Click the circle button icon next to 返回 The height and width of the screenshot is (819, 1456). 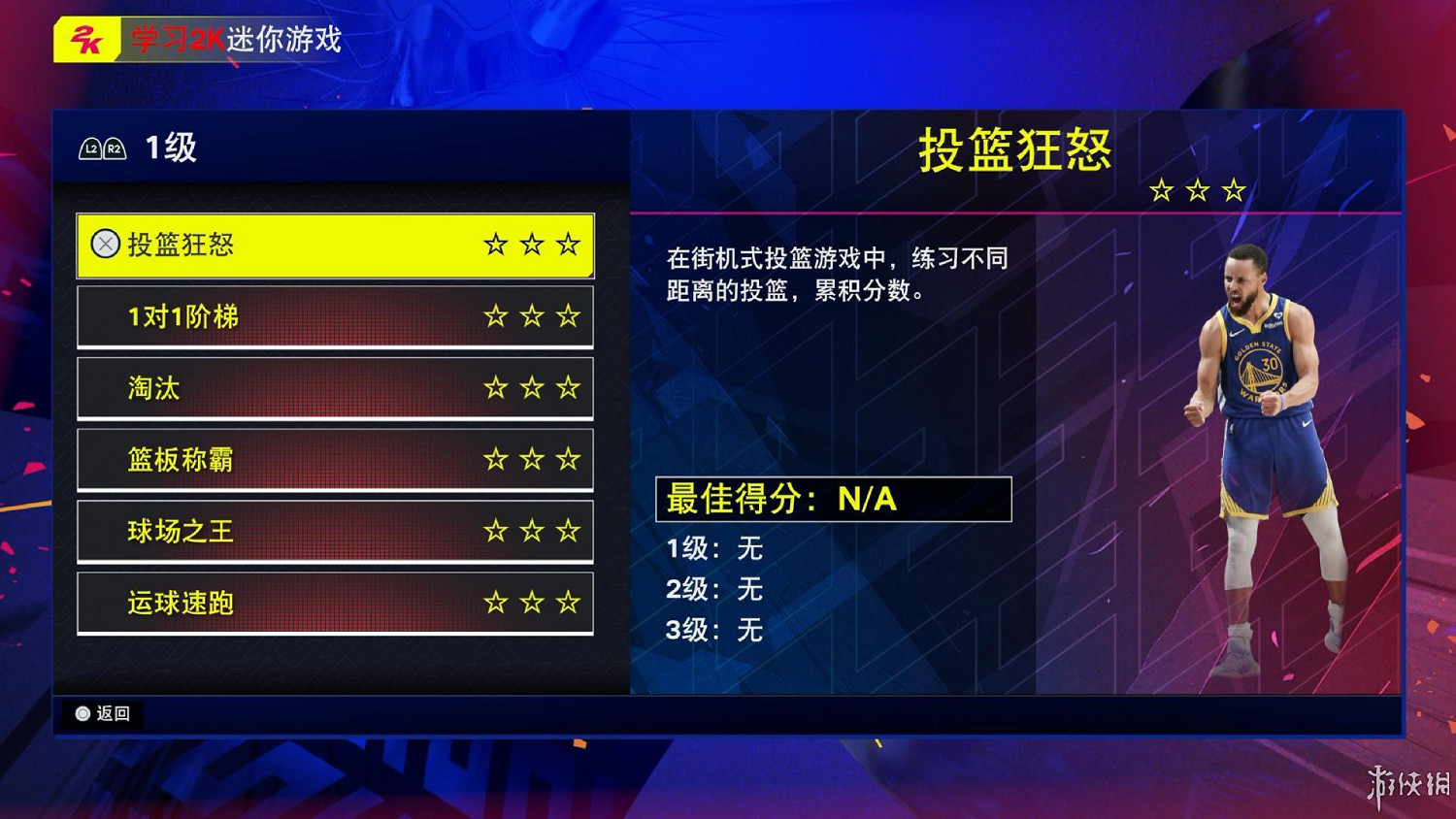click(83, 714)
